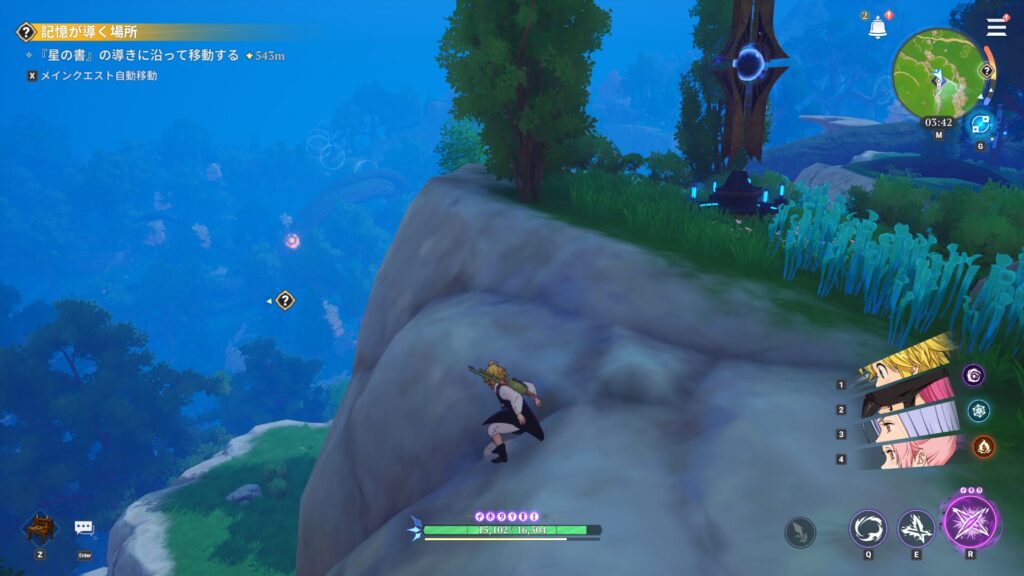1024x576 pixels.
Task: Unleash the glowing purple ultimate skill
Action: pyautogui.click(x=970, y=522)
